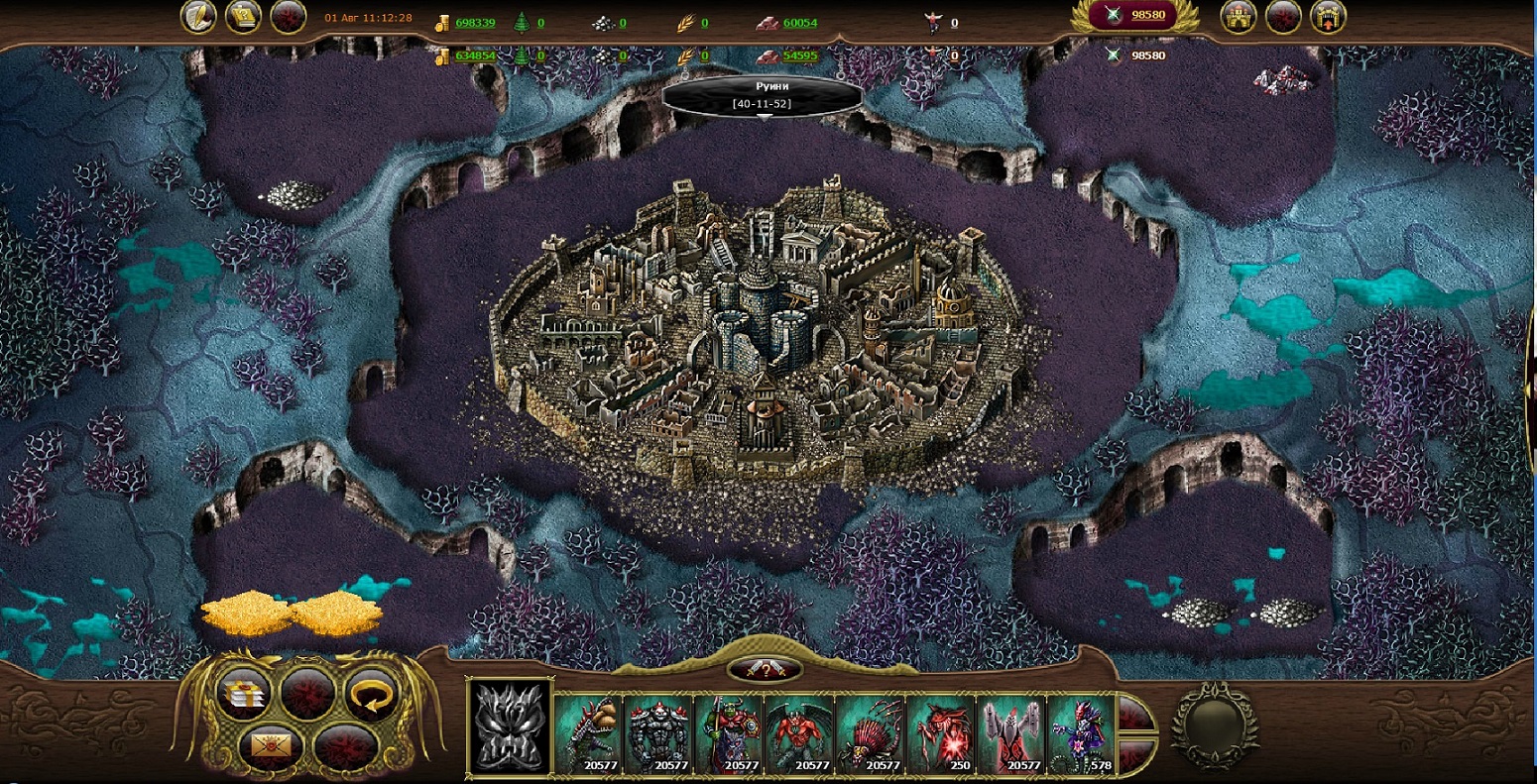This screenshot has height=784, width=1537.
Task: Click the golden circular arrow button
Action: click(x=371, y=693)
